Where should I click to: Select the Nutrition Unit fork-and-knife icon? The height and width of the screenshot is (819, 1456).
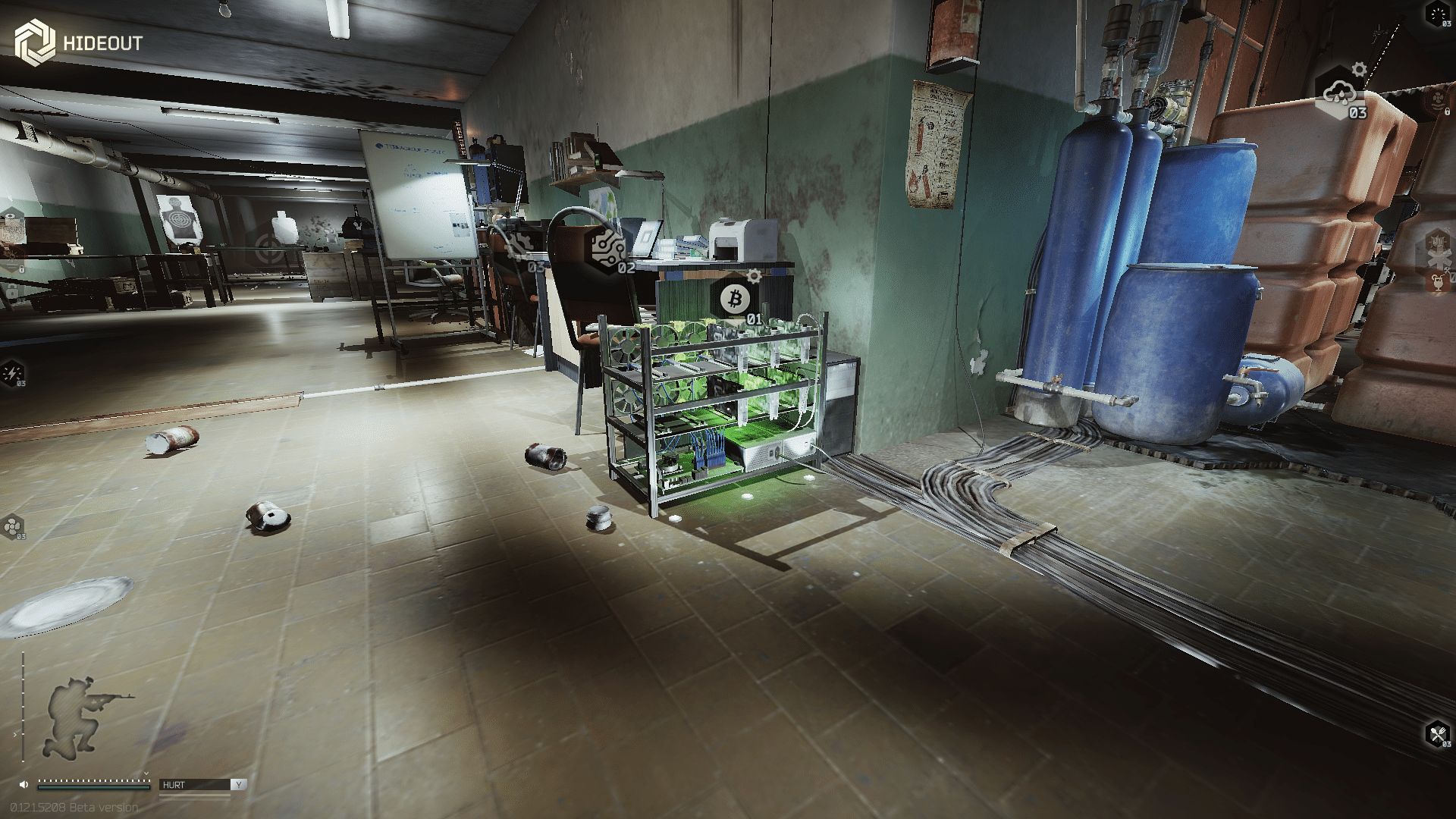[x=1438, y=734]
